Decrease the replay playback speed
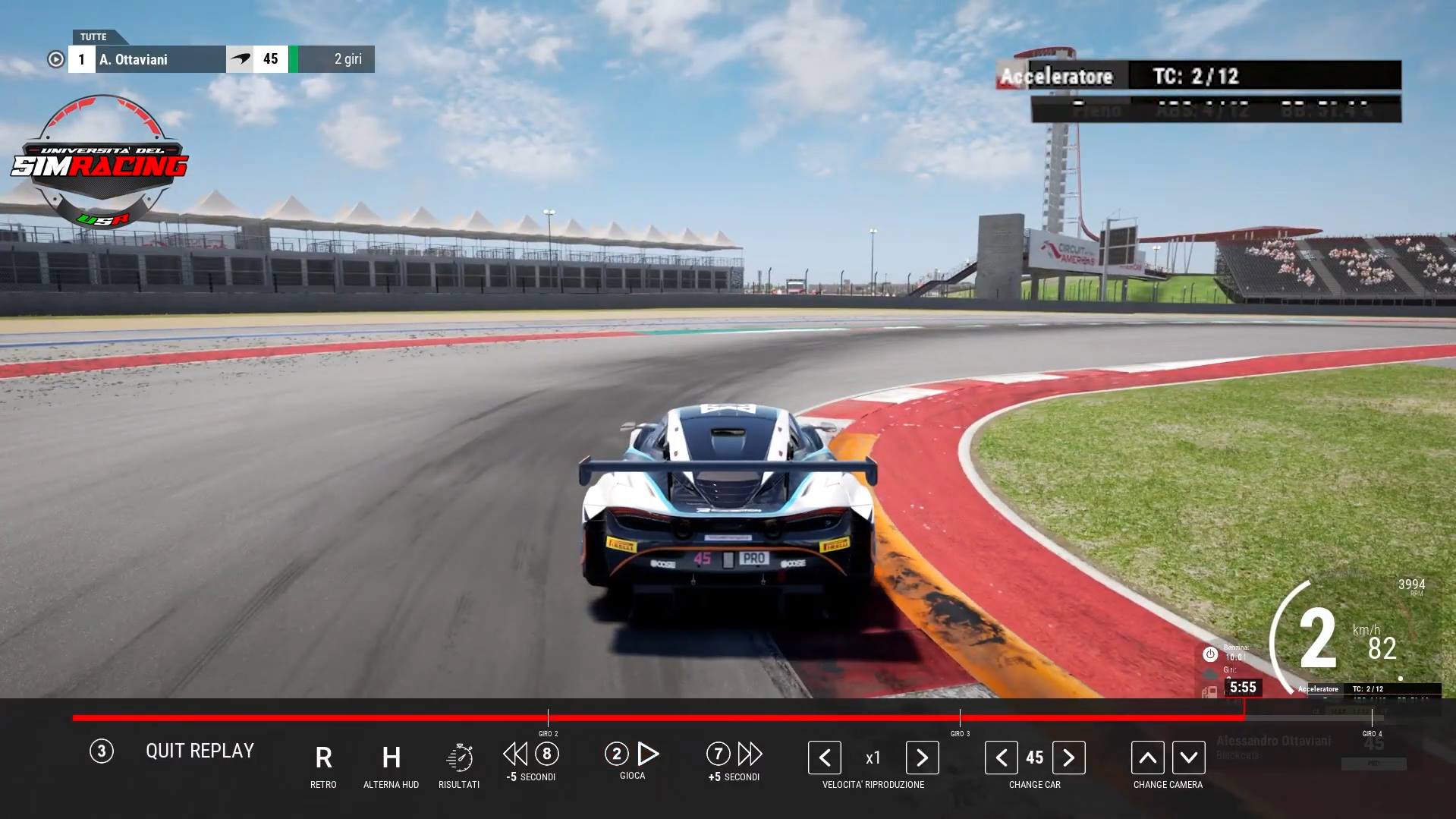 pos(825,758)
